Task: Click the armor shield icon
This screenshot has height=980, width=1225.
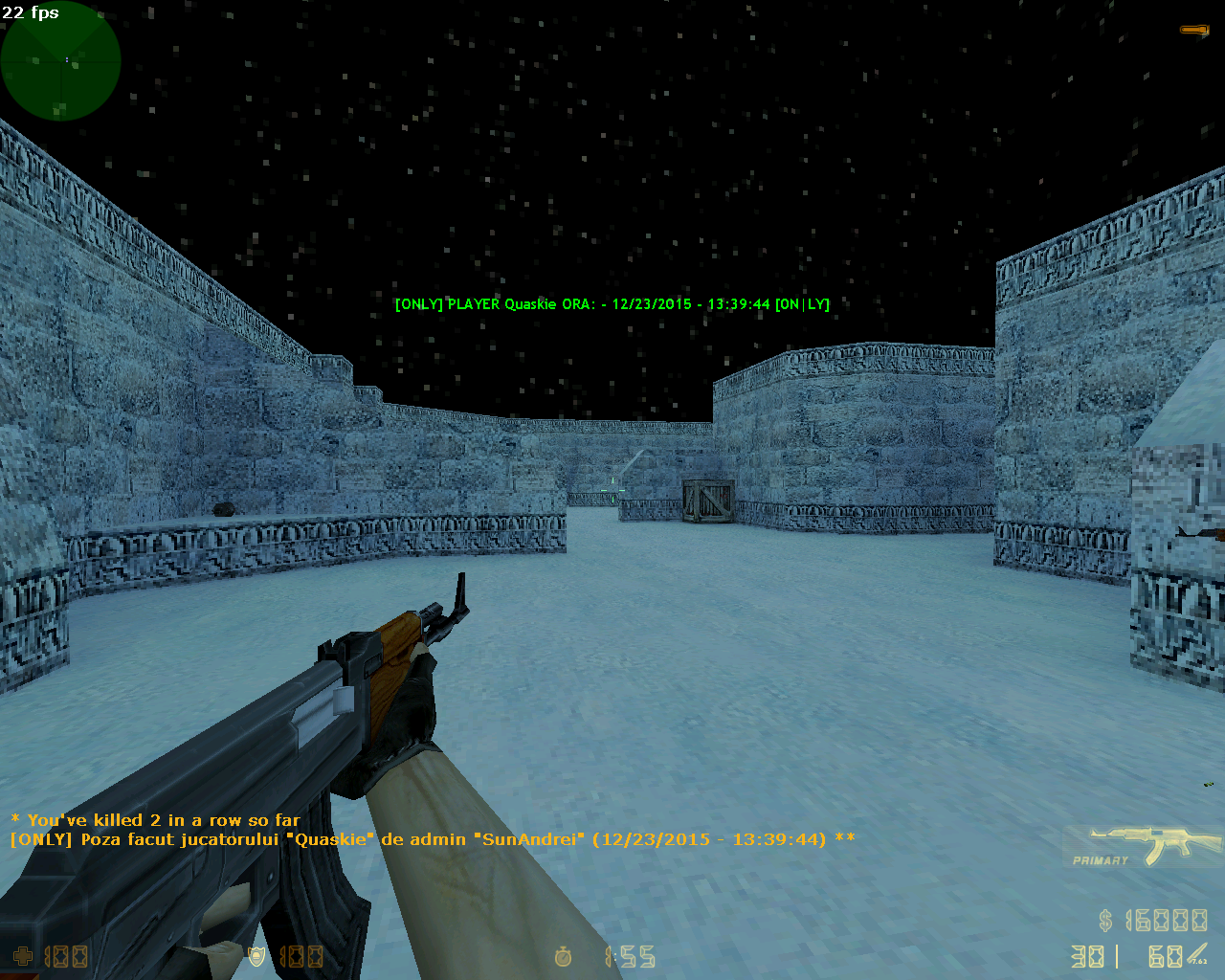Action: pyautogui.click(x=256, y=956)
